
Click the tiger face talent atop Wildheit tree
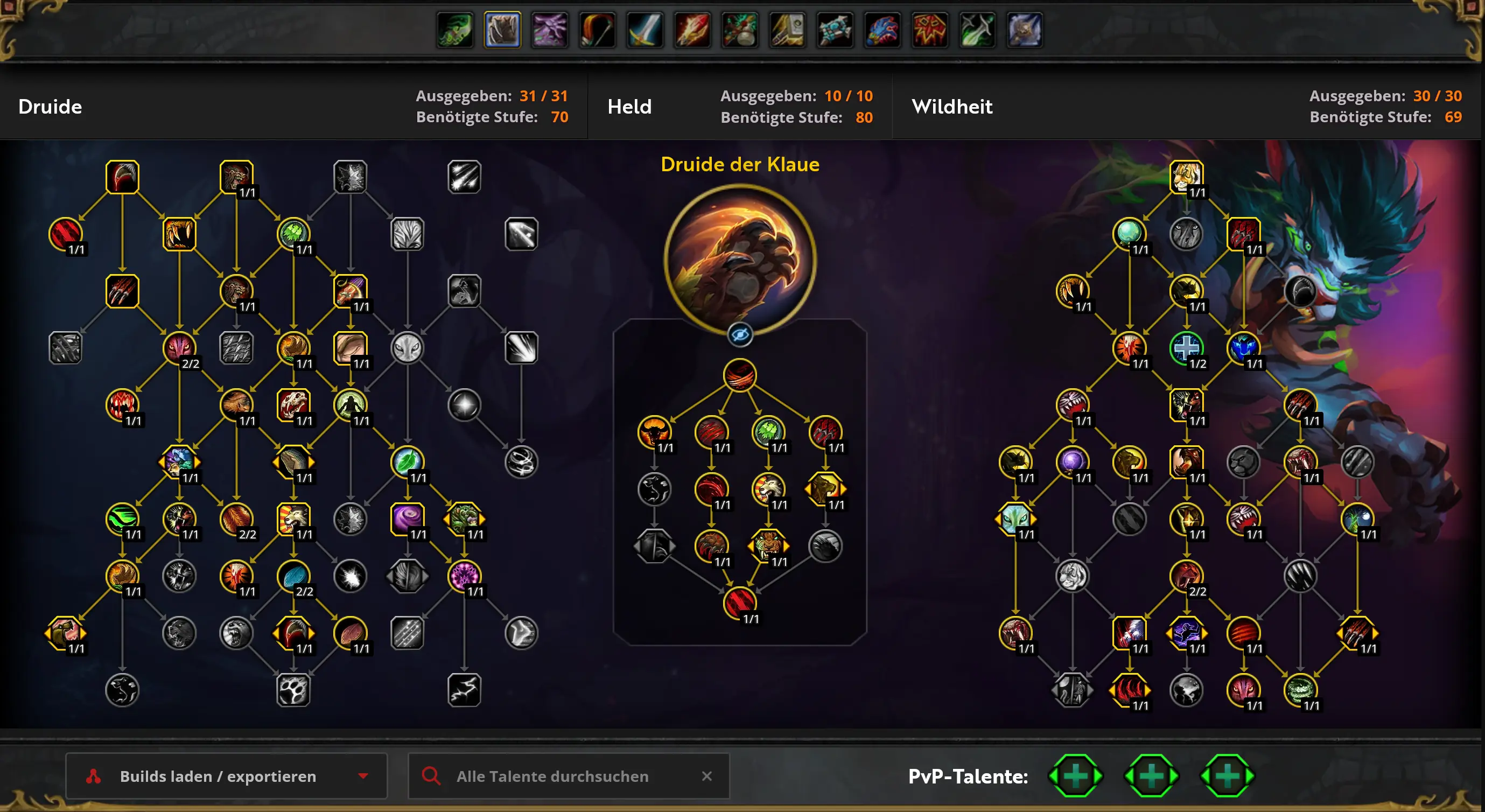point(1186,177)
